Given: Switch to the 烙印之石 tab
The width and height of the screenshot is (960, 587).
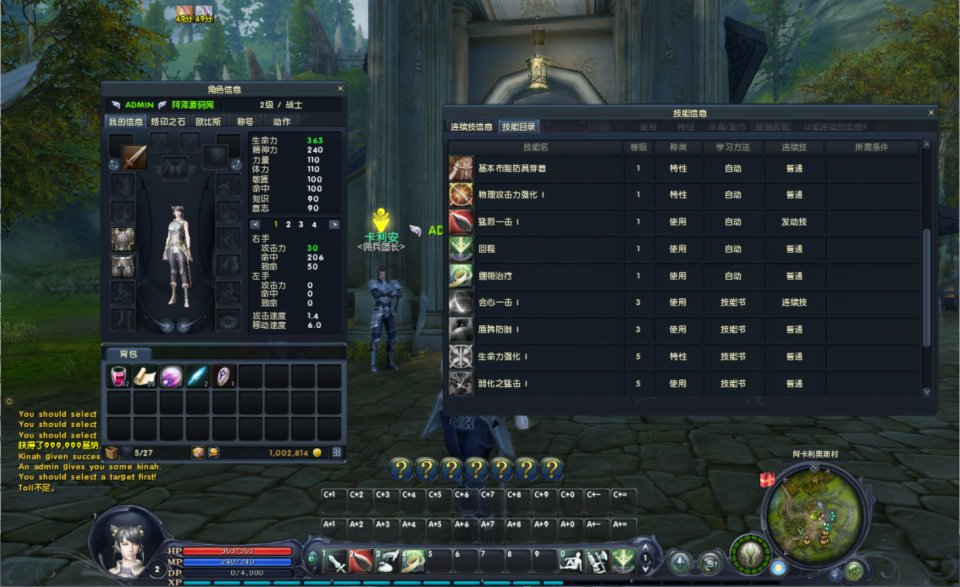Looking at the screenshot, I should [168, 121].
